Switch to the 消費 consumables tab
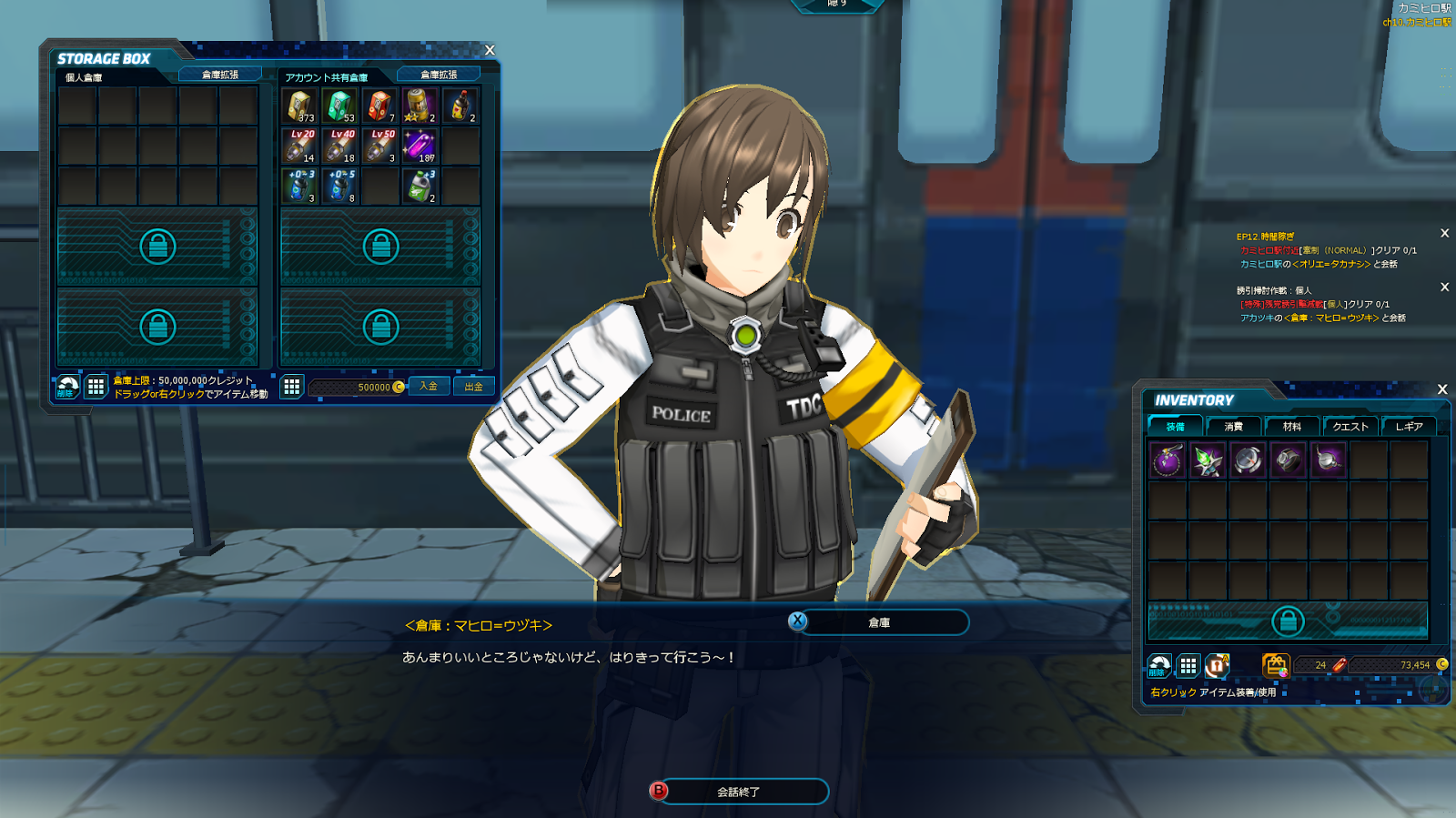The width and height of the screenshot is (1456, 818). (x=1233, y=426)
